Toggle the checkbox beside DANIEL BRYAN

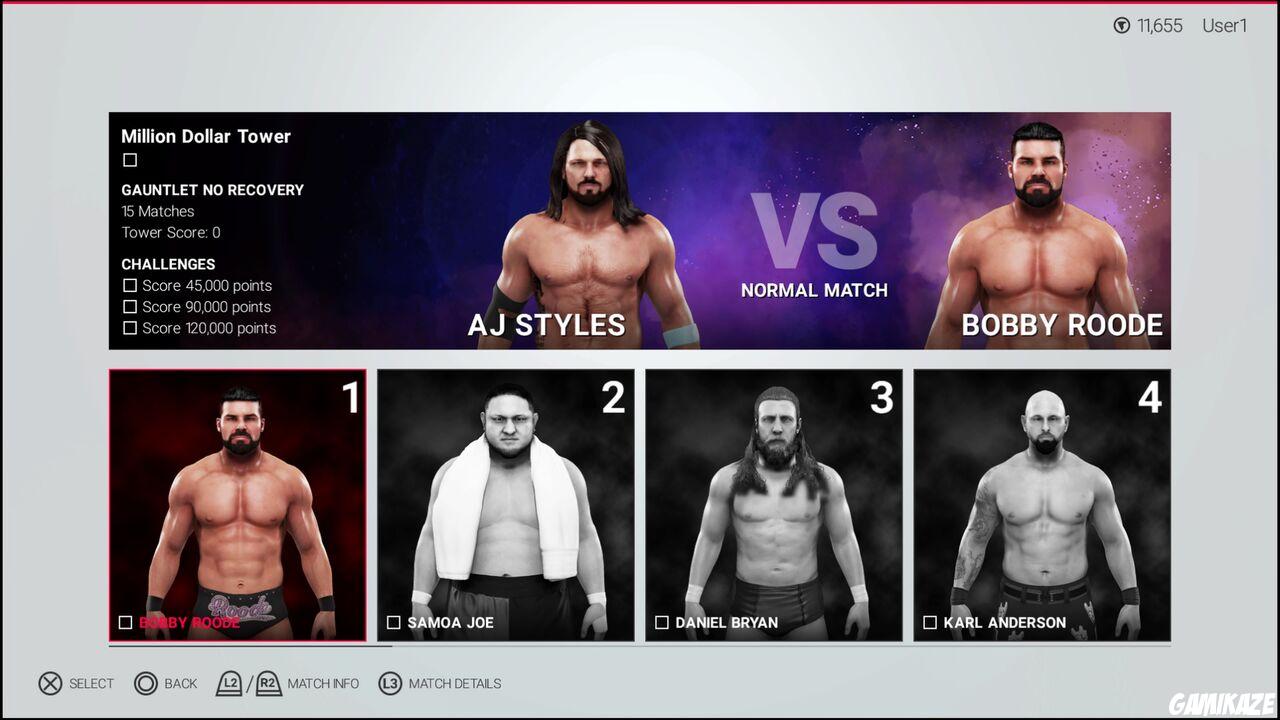coord(660,622)
